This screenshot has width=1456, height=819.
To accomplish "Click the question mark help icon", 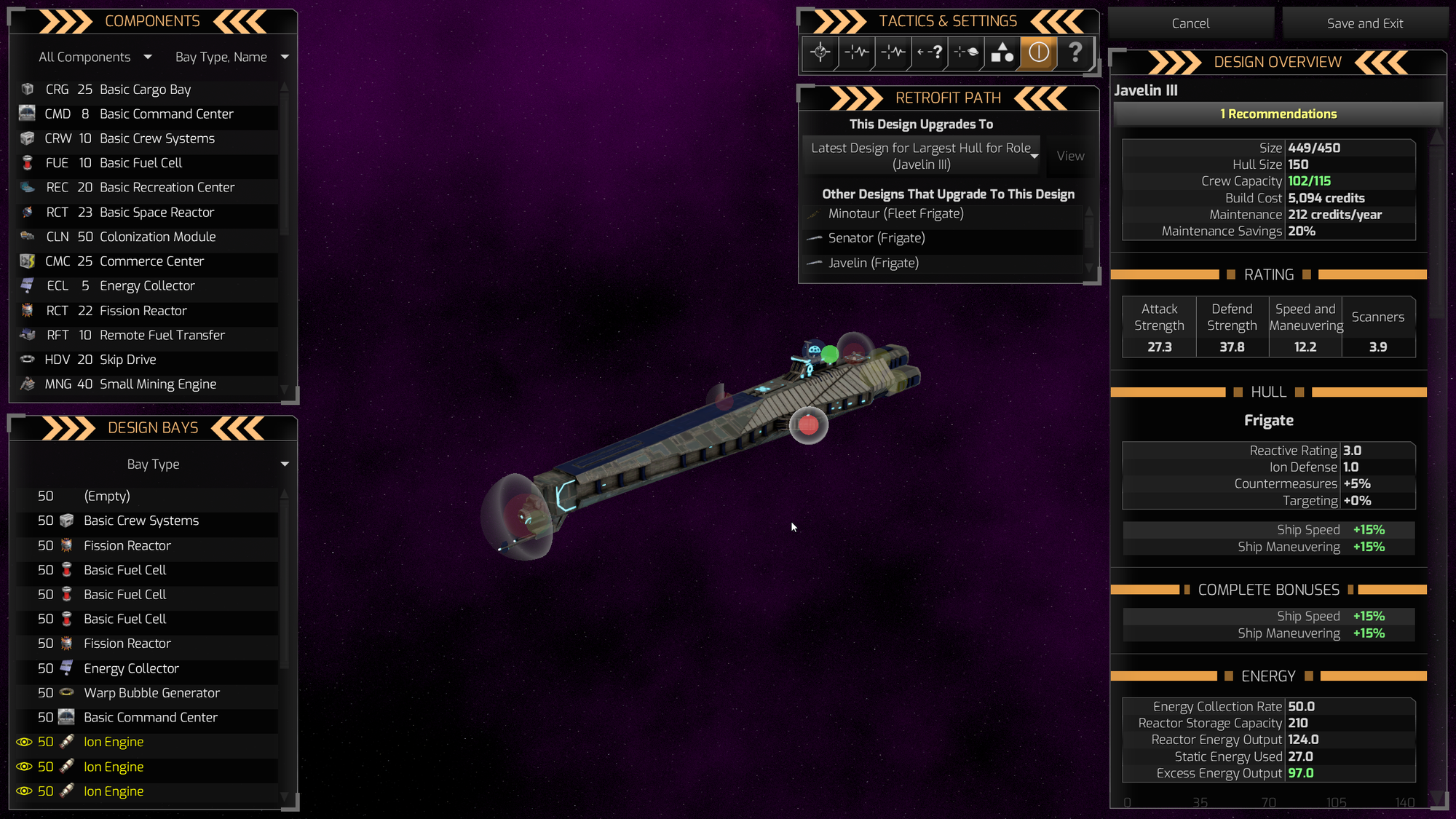I will pyautogui.click(x=1075, y=52).
